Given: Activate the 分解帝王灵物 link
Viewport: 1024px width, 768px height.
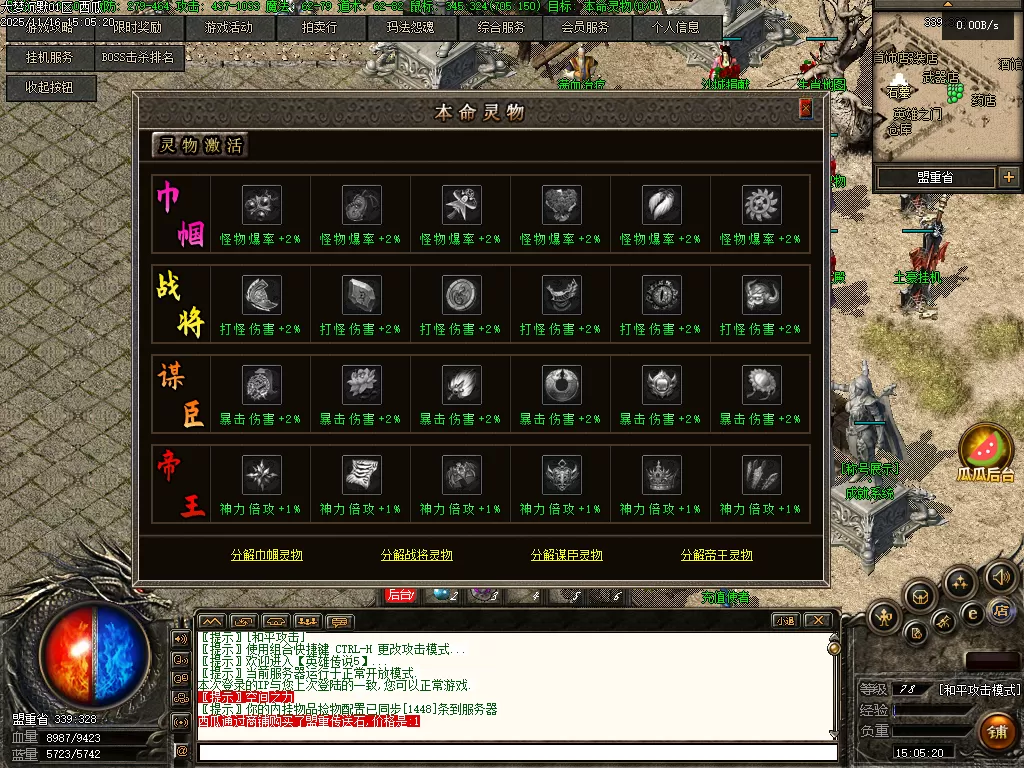Looking at the screenshot, I should [x=716, y=555].
